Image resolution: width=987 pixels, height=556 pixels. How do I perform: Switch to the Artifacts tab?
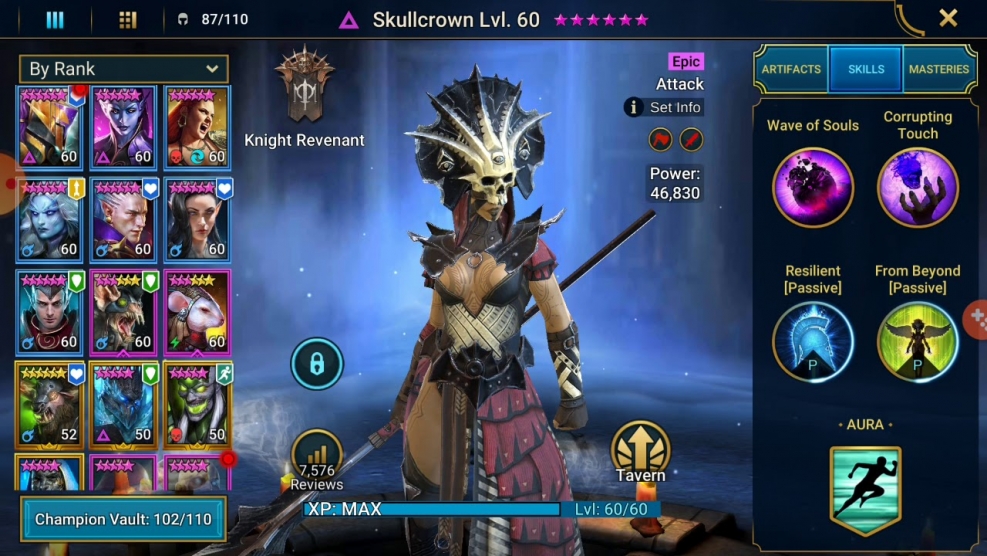[791, 69]
